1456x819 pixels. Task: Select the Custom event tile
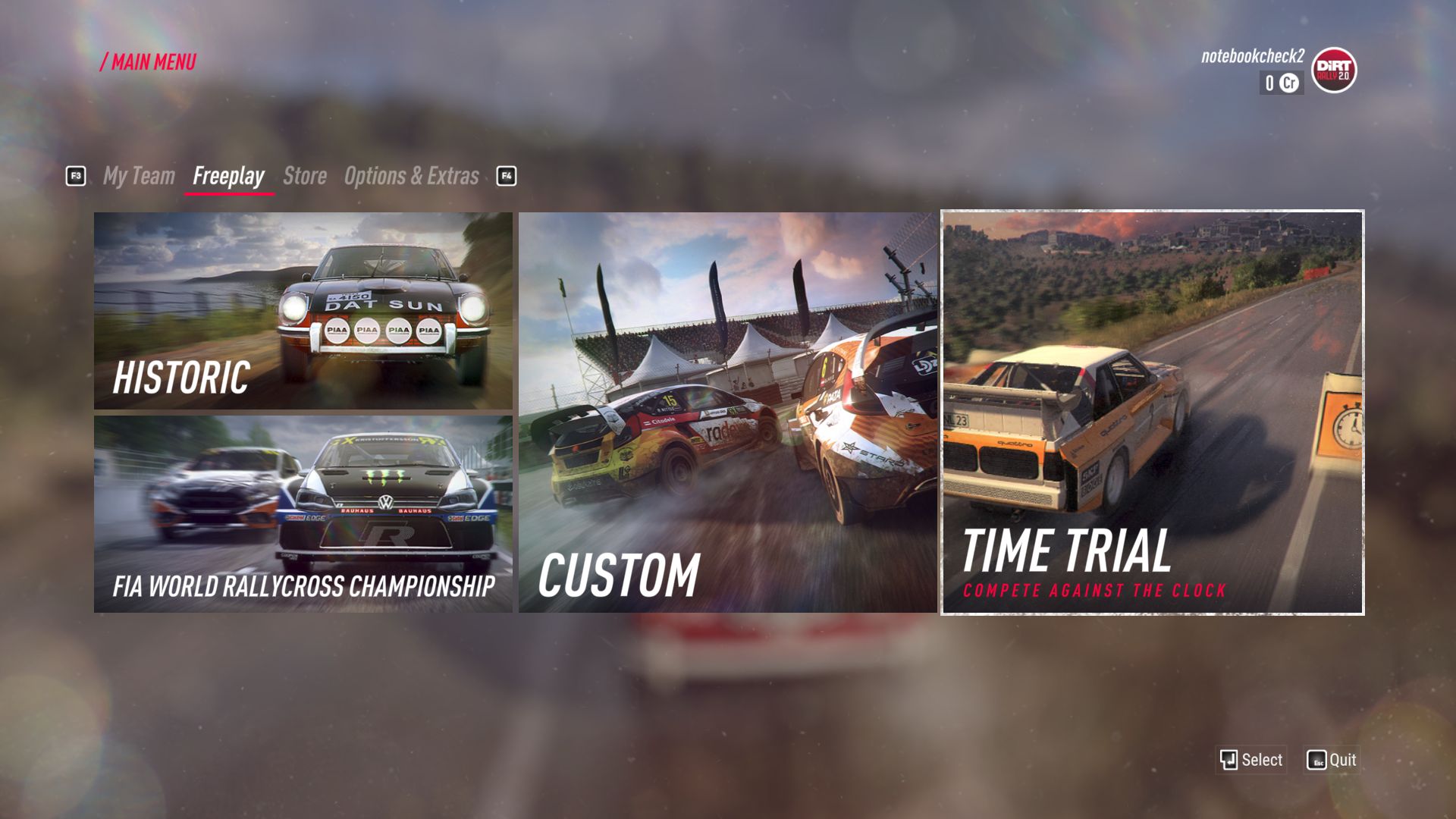pos(728,413)
